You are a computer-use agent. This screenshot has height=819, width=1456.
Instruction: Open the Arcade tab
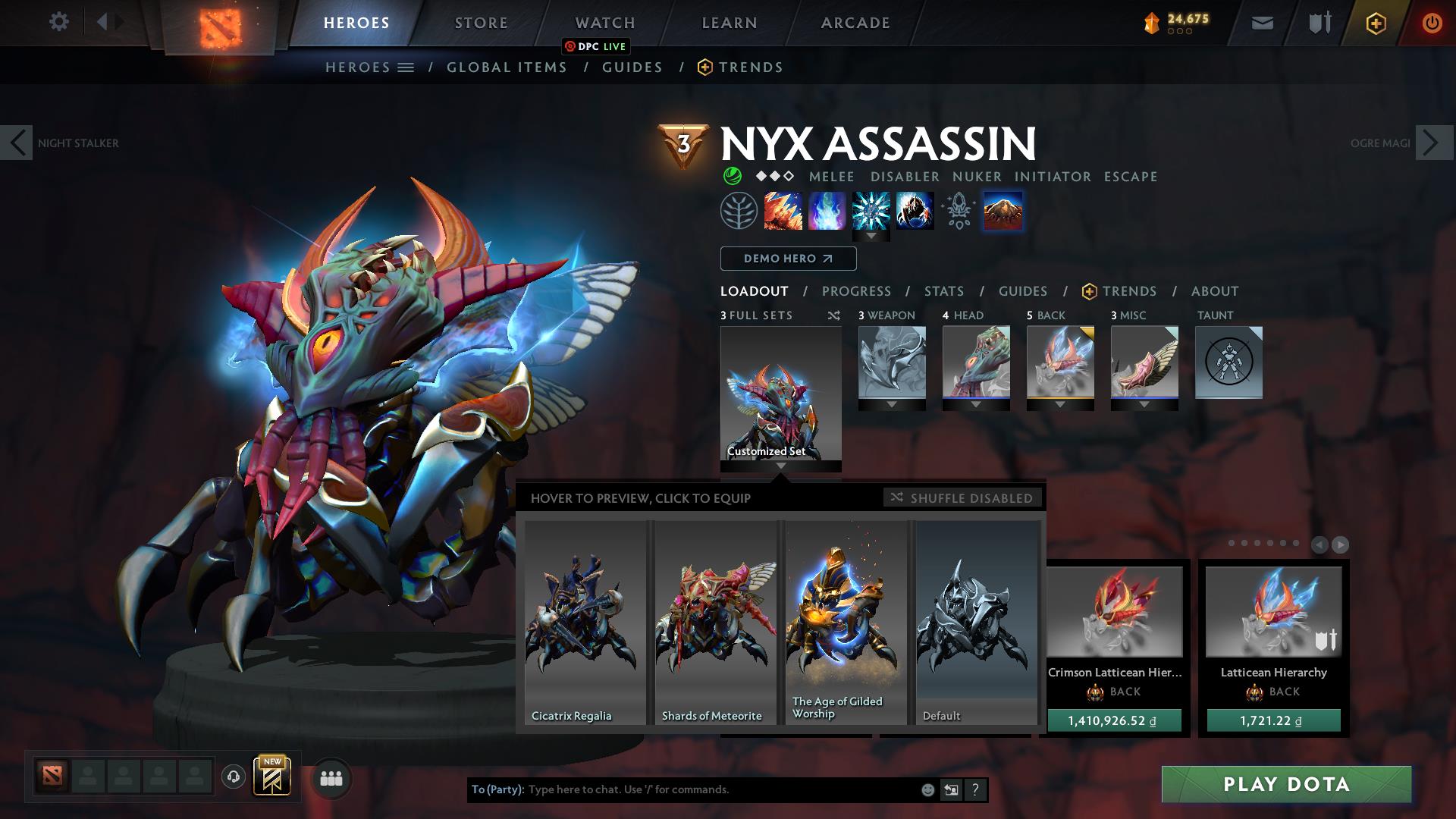855,23
